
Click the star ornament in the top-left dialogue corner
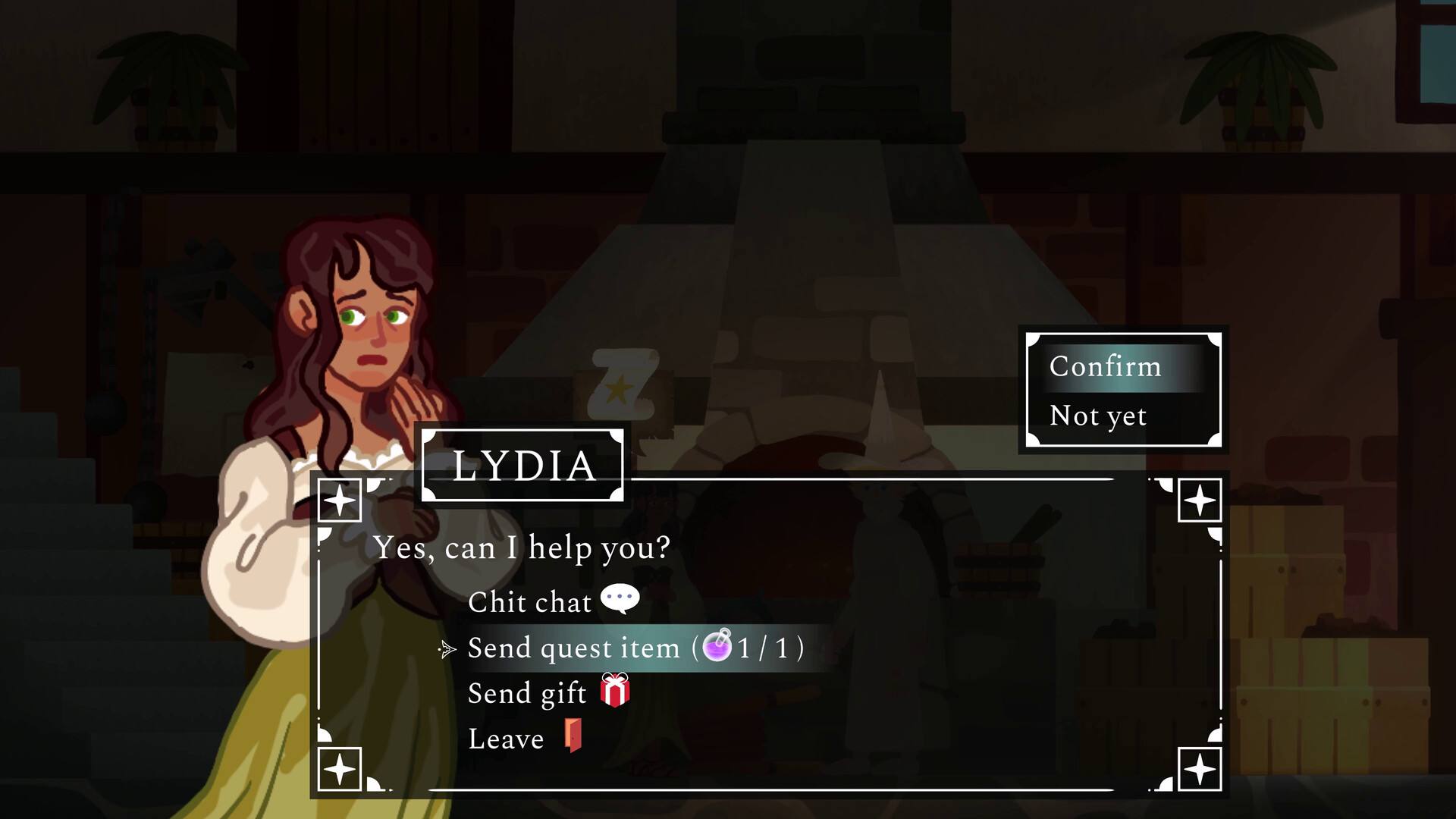coord(340,500)
